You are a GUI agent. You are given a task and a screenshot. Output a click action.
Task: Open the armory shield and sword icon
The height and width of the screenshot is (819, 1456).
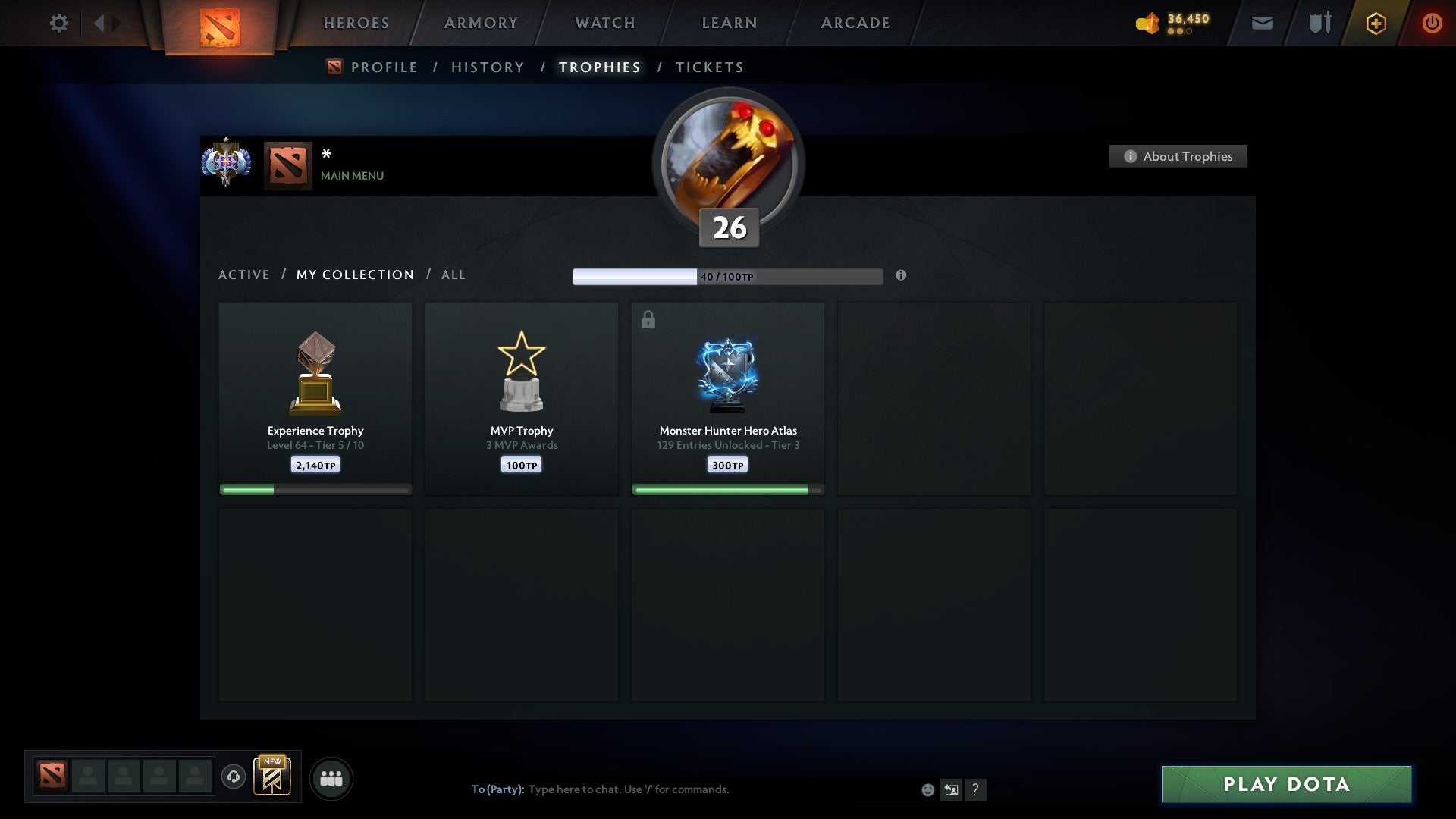[1319, 23]
